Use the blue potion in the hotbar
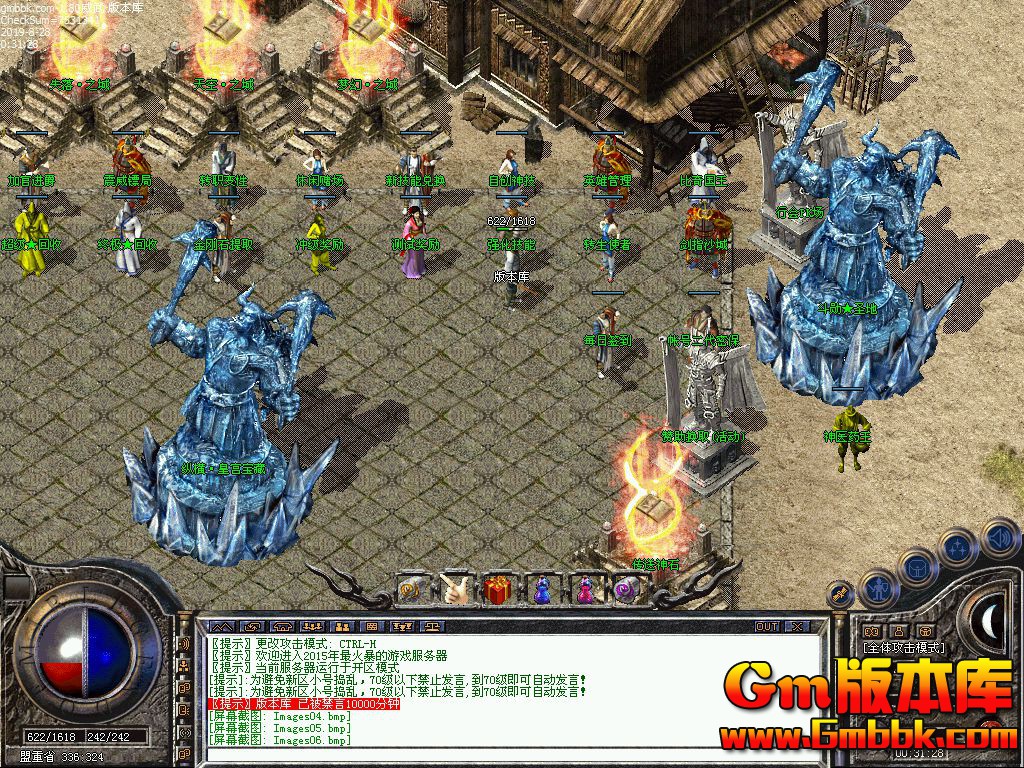This screenshot has height=768, width=1024. pyautogui.click(x=541, y=590)
